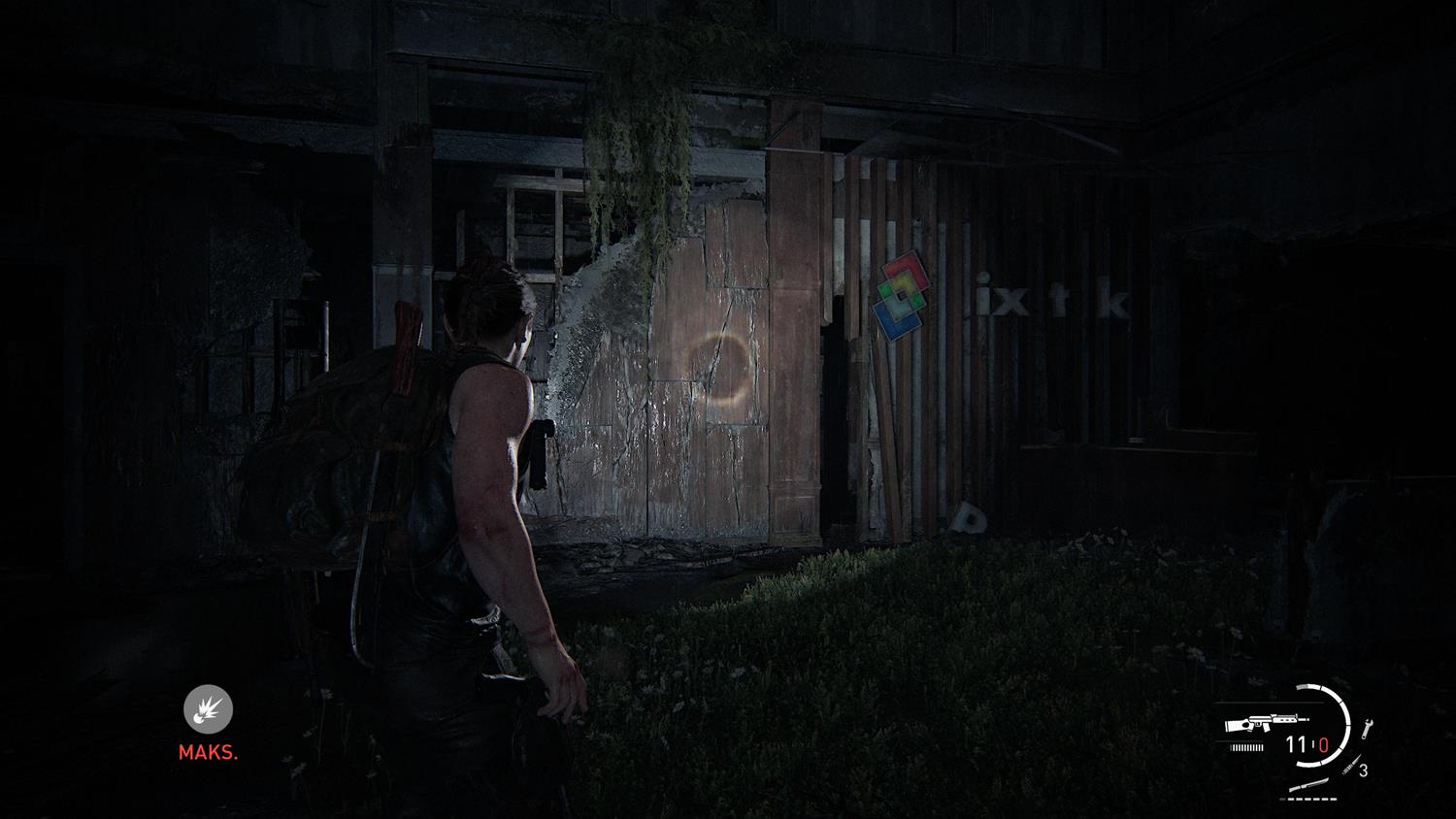Viewport: 1456px width, 819px height.
Task: Click the divider mark between ammo numbers
Action: click(1312, 741)
